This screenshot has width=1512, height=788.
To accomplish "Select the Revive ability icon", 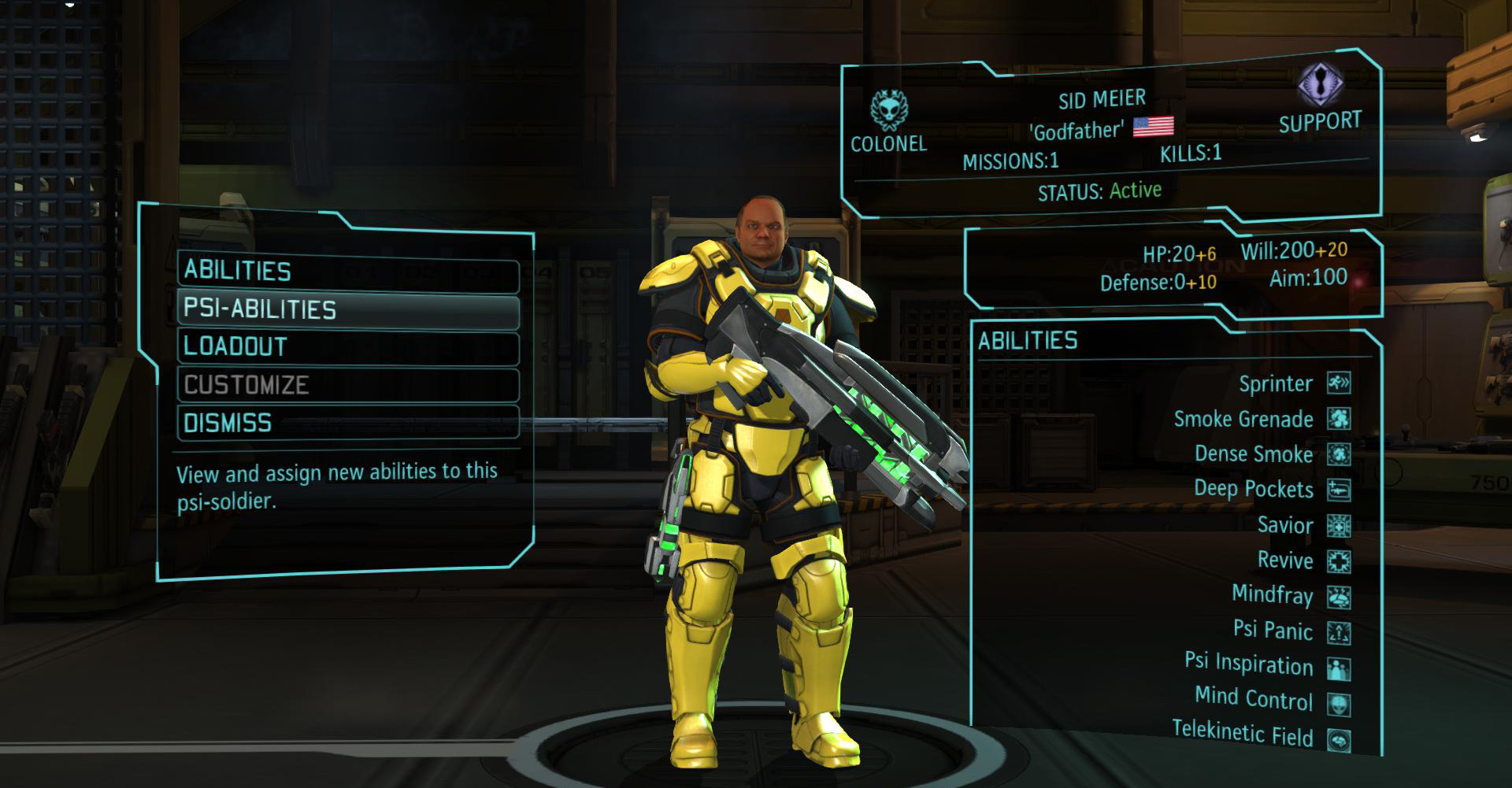I will pyautogui.click(x=1338, y=561).
